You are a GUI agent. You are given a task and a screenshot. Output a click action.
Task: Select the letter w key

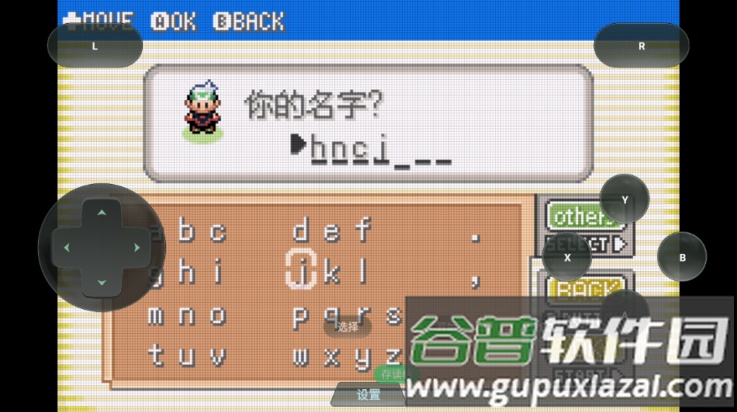(301, 355)
